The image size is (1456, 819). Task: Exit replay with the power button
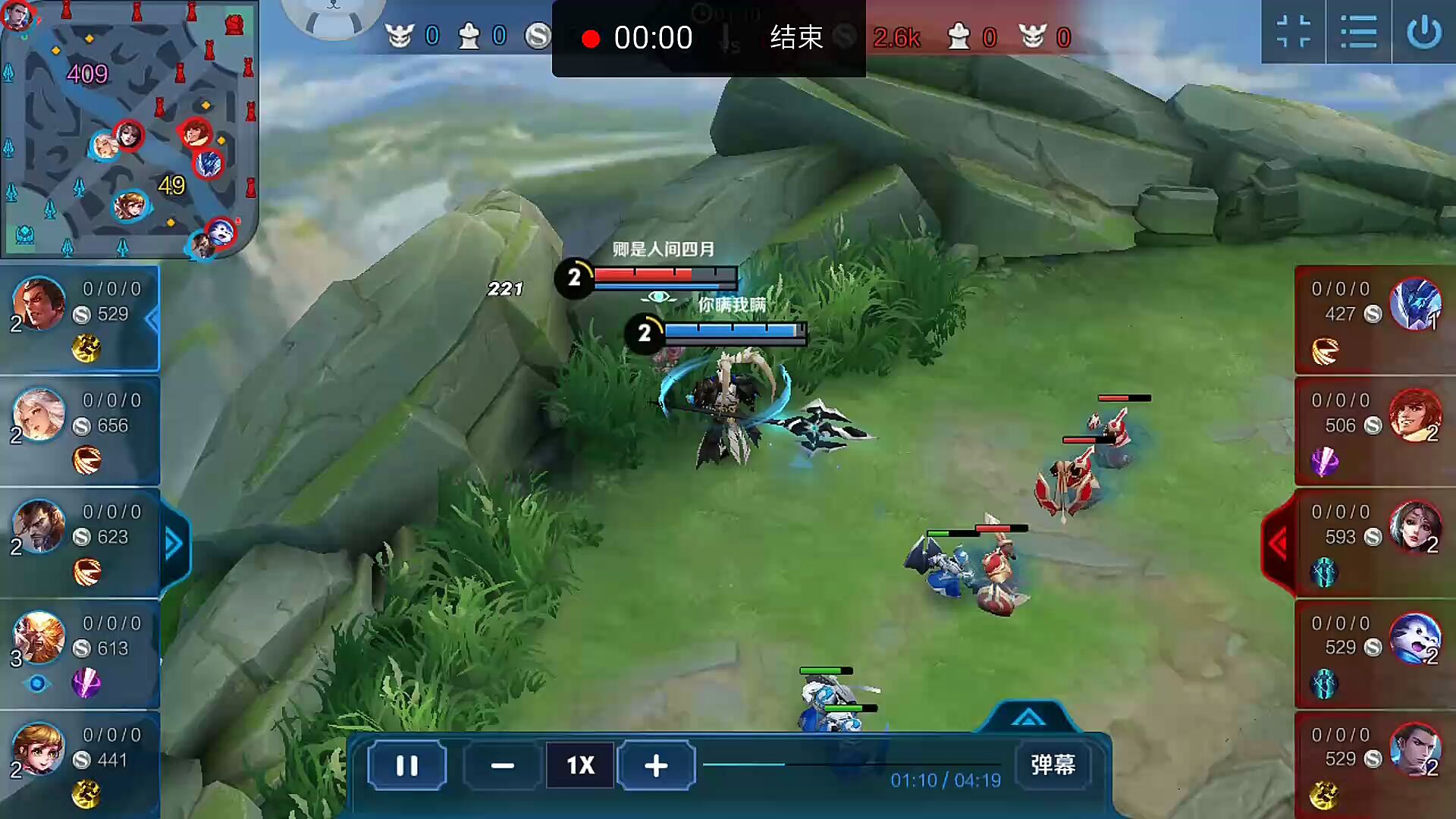pos(1423,33)
